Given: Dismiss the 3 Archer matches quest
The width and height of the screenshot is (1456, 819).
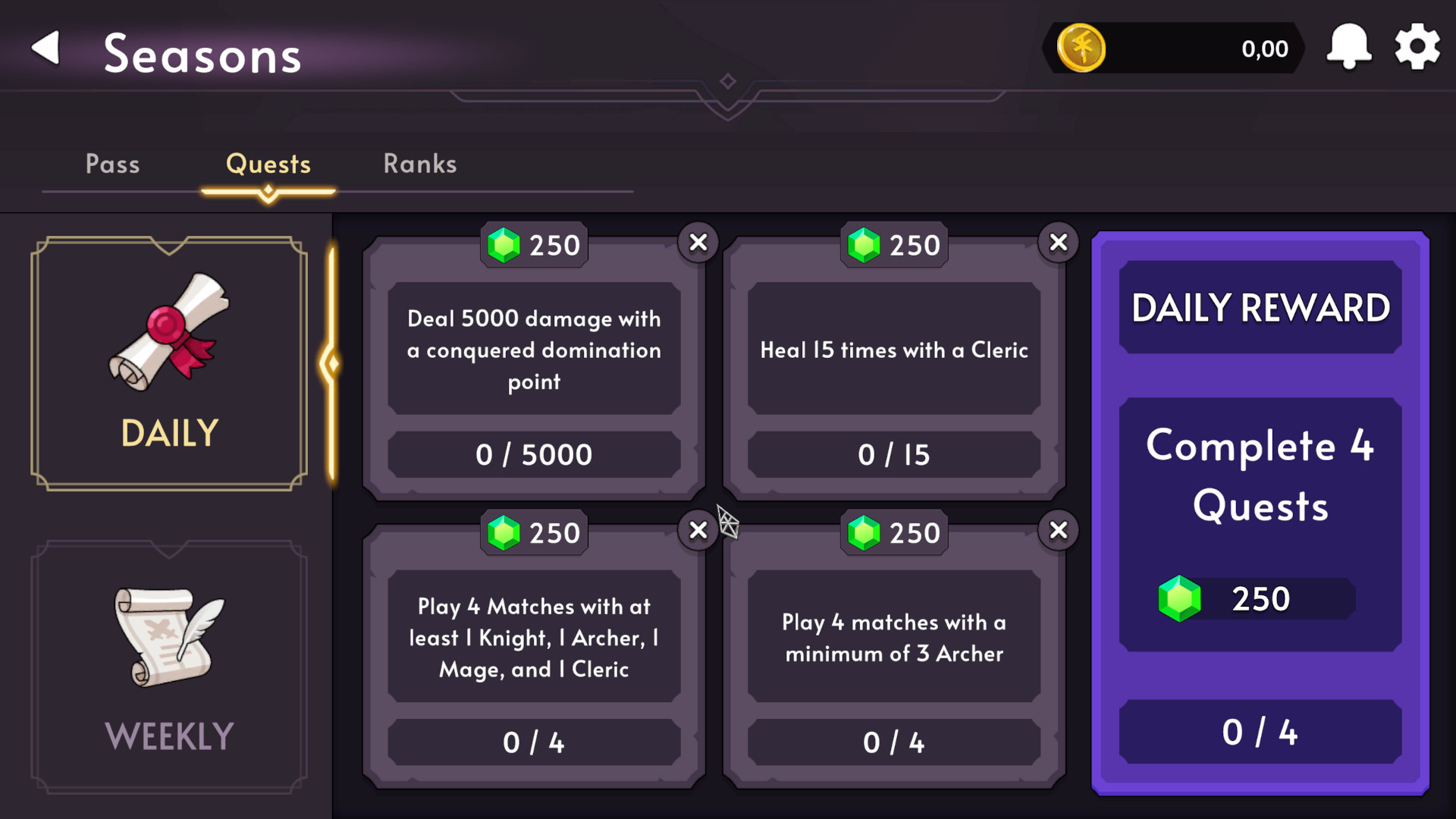Looking at the screenshot, I should click(x=1059, y=531).
